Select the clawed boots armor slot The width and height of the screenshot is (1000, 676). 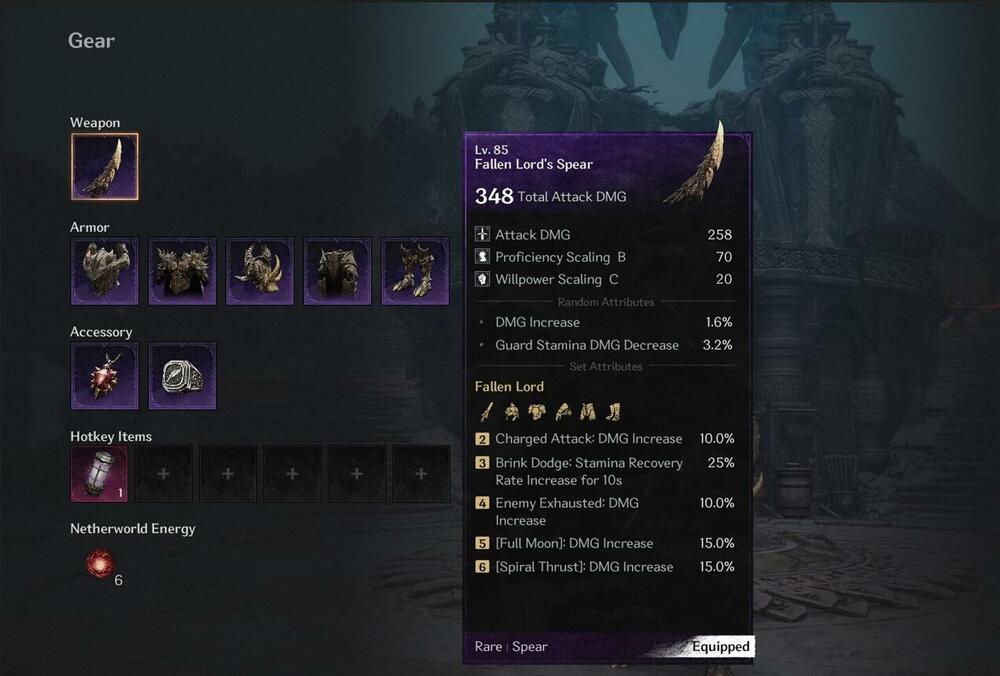pos(415,271)
